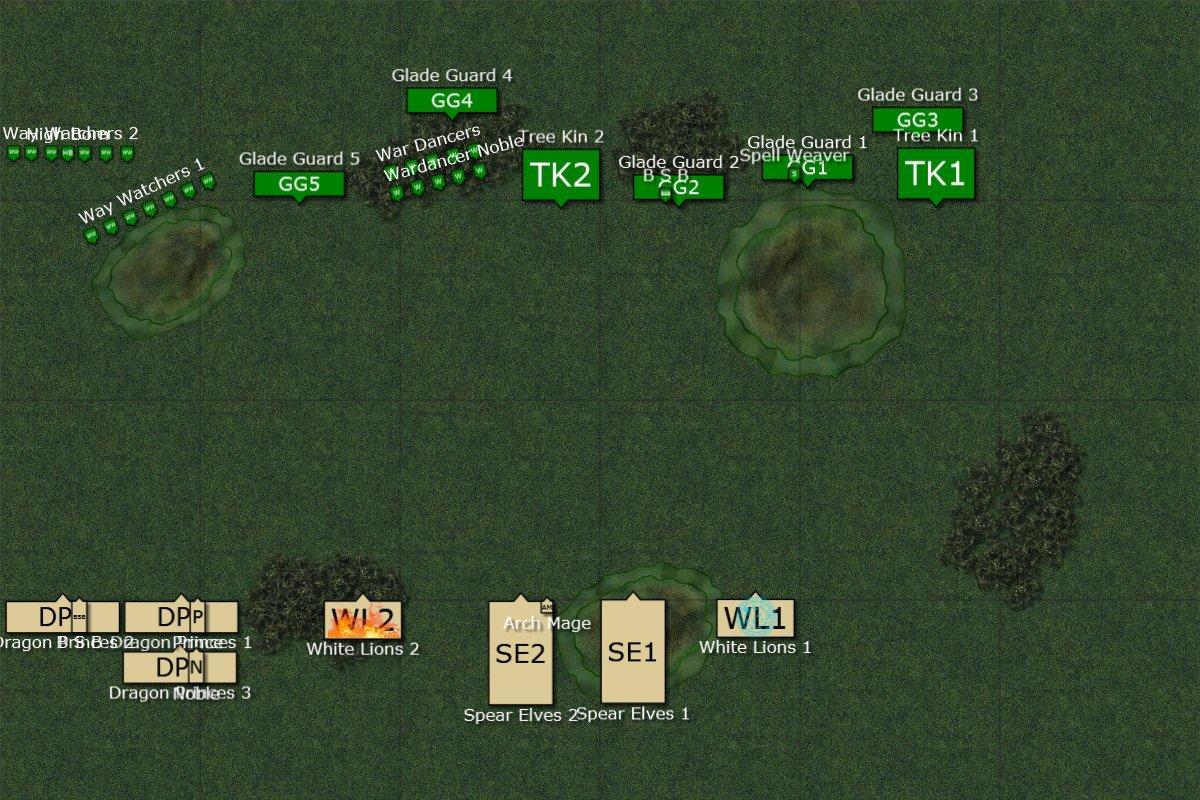Screen dimensions: 1200x800
Task: Select the White Lions 1 unit block
Action: [755, 618]
